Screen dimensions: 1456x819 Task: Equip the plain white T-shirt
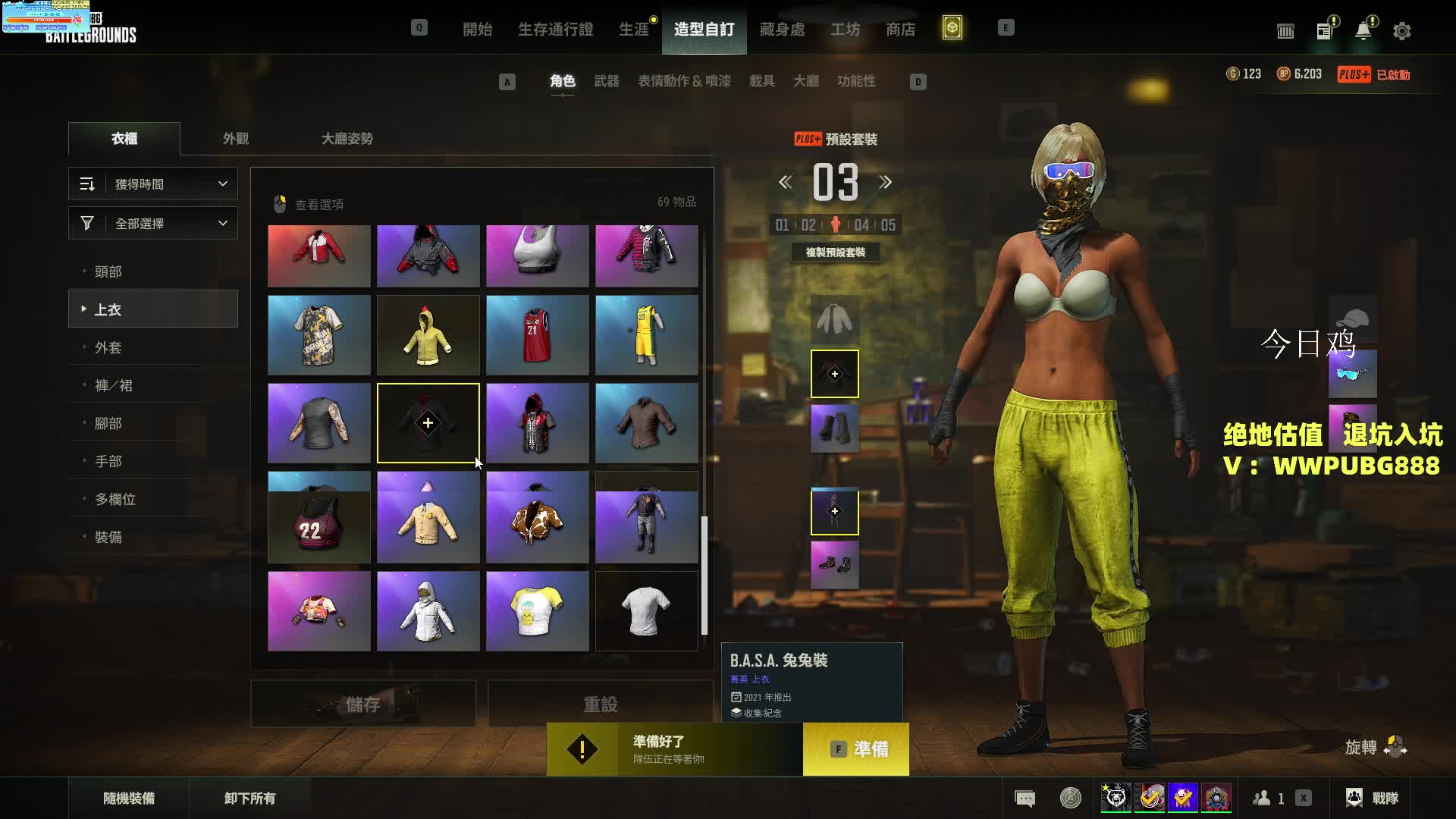(646, 611)
